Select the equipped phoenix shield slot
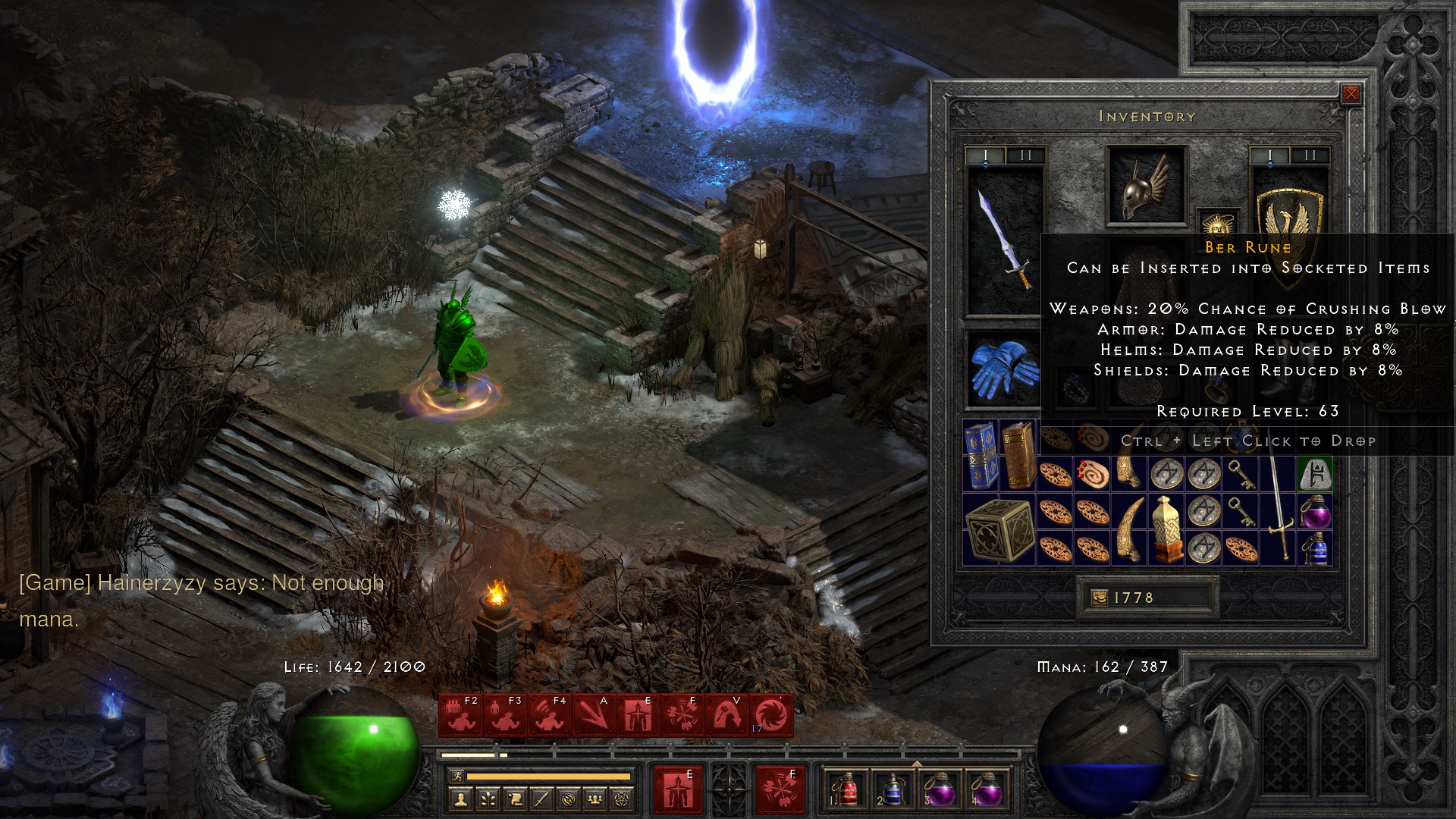Screen dimensions: 1456x819 (1289, 220)
